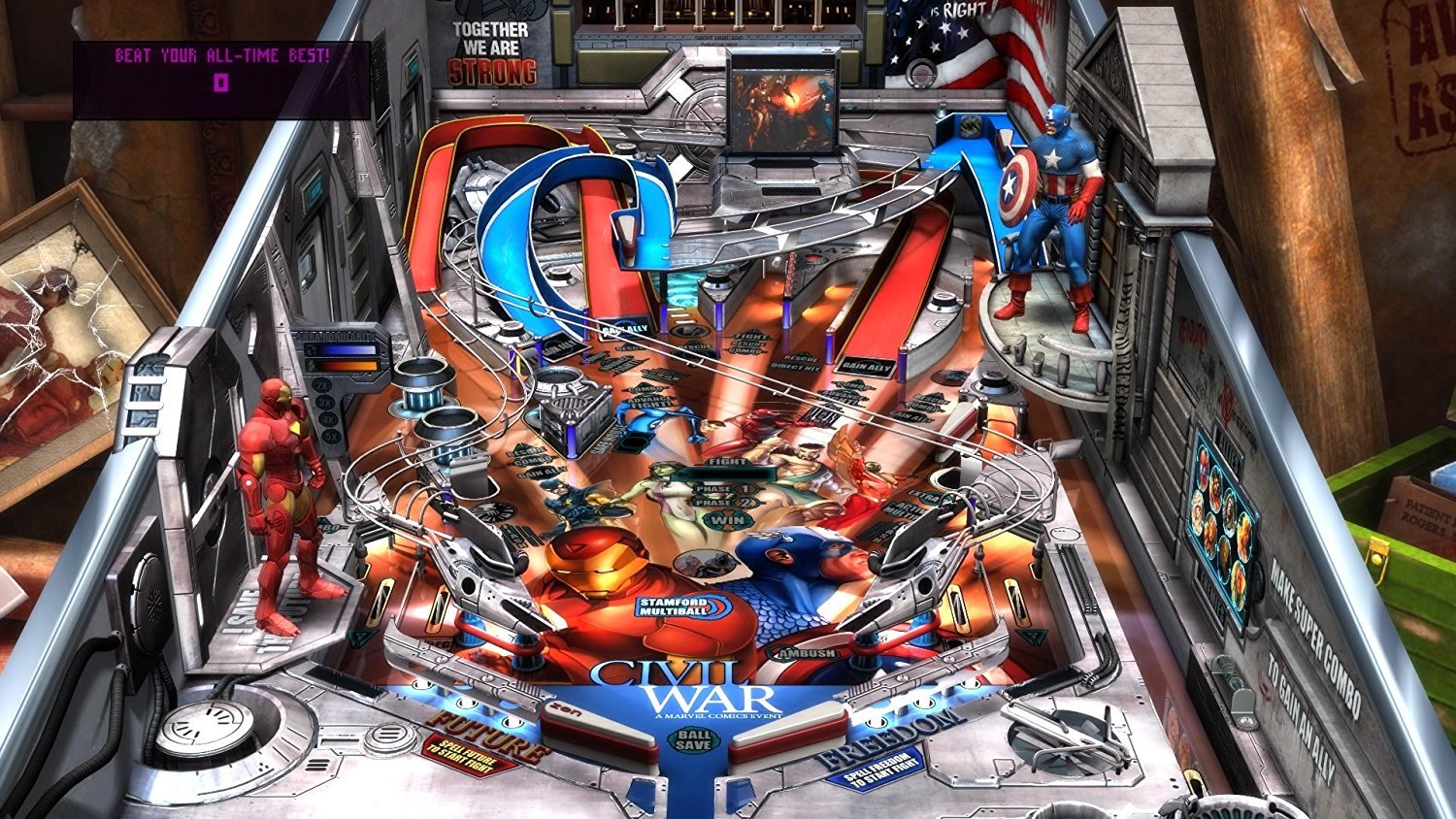Screen dimensions: 1456x819
Task: Click the Extra Ball insert light
Action: click(x=926, y=495)
